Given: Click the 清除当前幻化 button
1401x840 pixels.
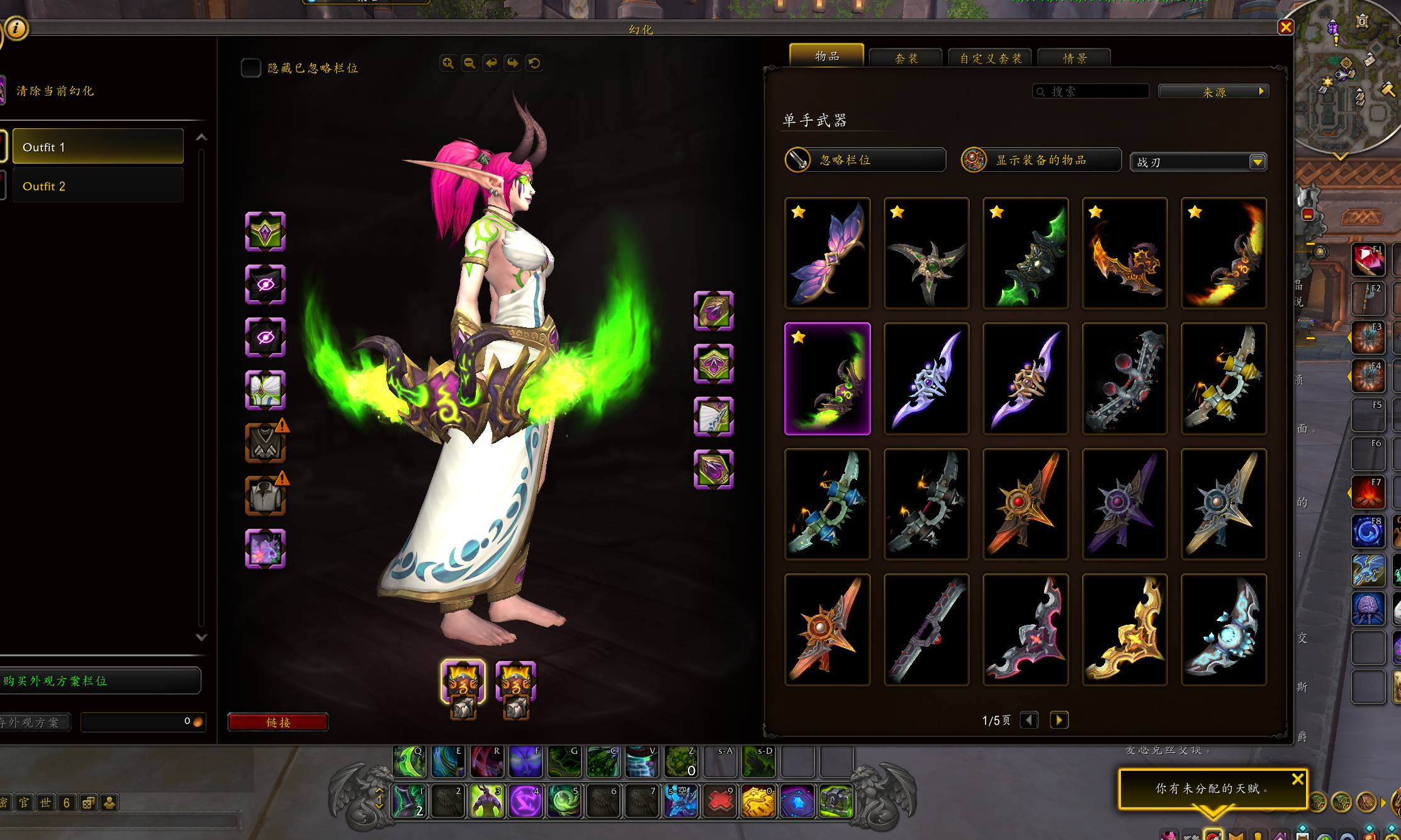Looking at the screenshot, I should (x=55, y=91).
